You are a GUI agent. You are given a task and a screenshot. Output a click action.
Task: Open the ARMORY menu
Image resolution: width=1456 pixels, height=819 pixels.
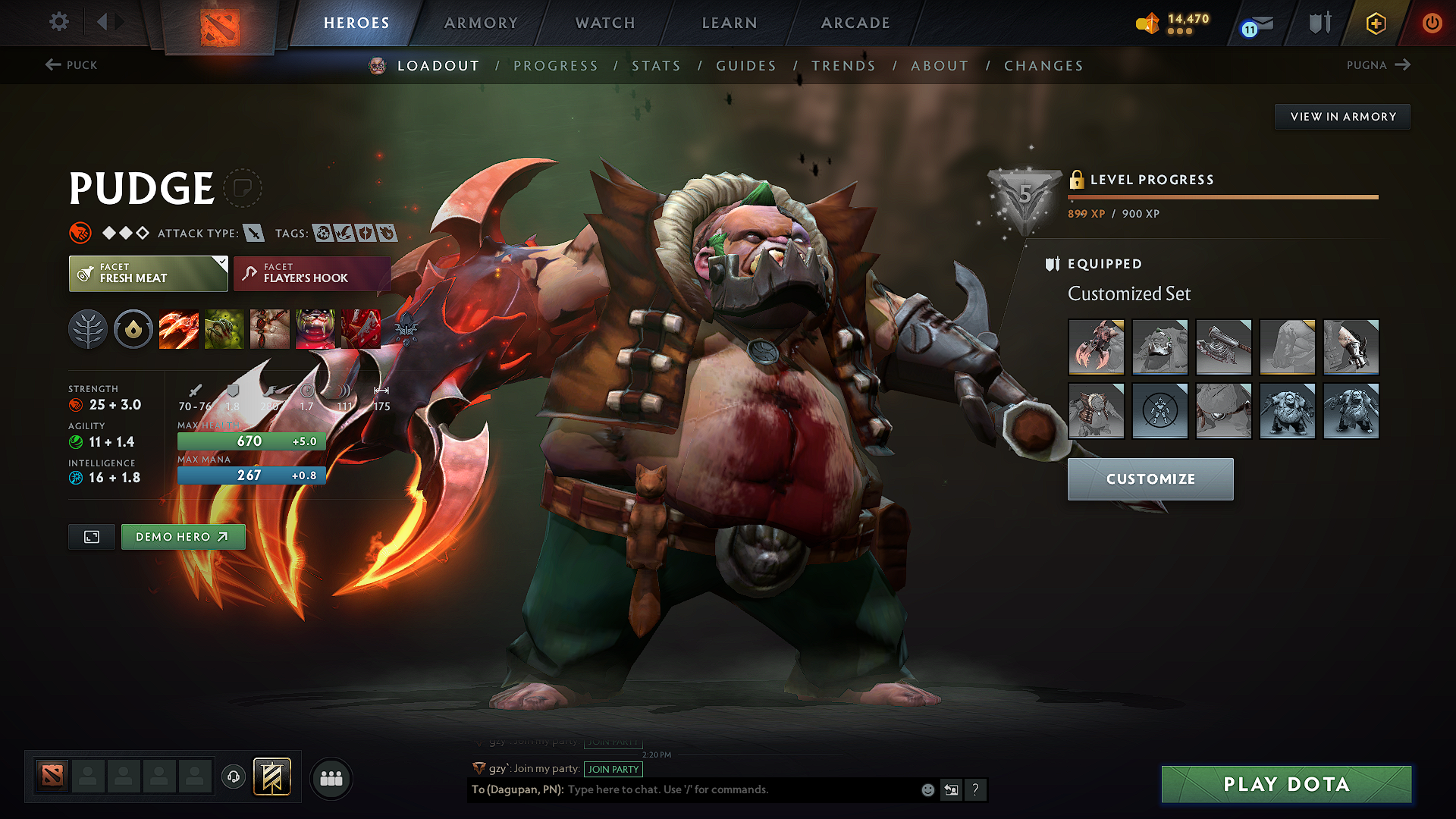pos(481,23)
